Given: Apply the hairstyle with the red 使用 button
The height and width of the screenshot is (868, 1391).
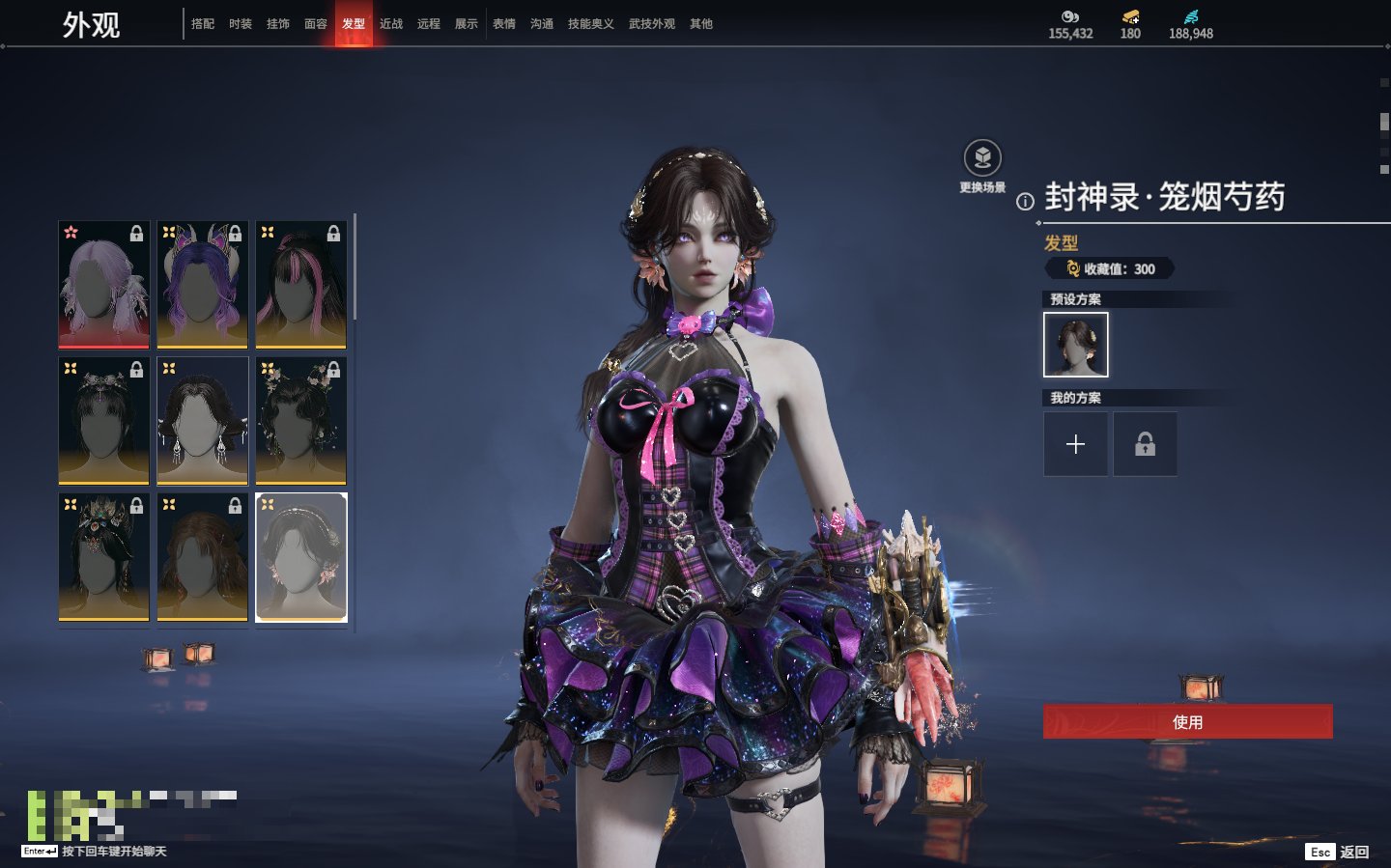Looking at the screenshot, I should click(1187, 721).
